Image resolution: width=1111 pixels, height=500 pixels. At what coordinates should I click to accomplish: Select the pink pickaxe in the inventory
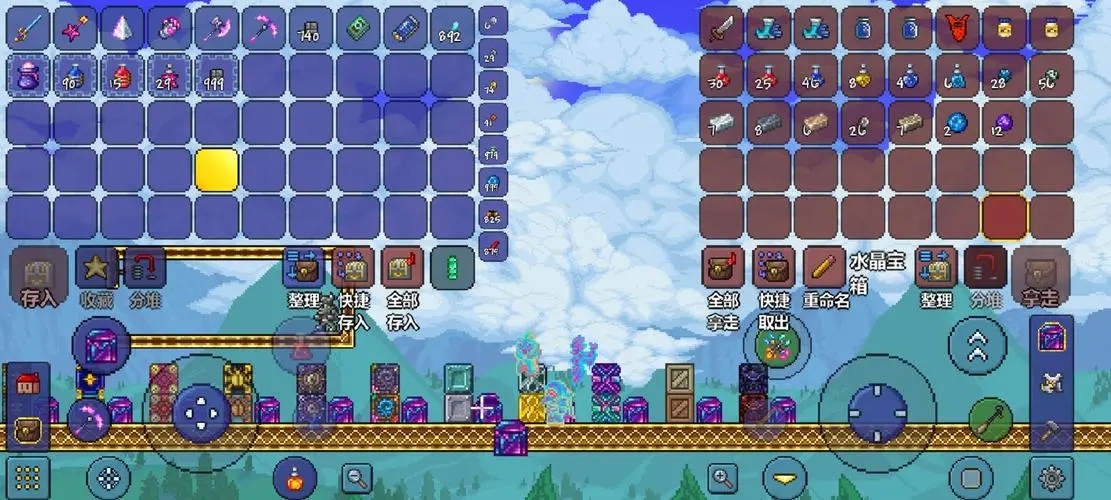click(264, 28)
